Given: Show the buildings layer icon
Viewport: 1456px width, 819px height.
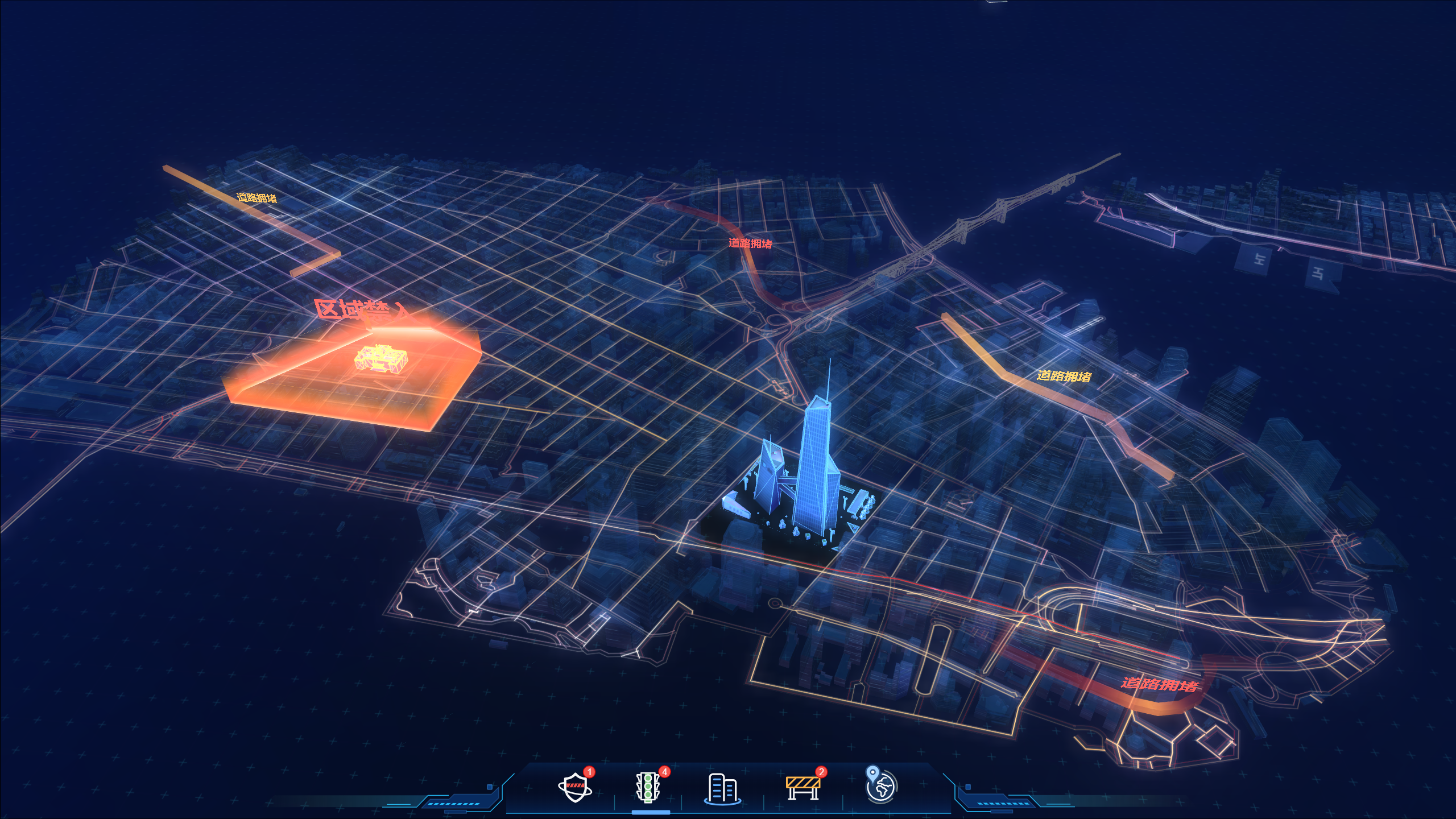Looking at the screenshot, I should [x=722, y=788].
